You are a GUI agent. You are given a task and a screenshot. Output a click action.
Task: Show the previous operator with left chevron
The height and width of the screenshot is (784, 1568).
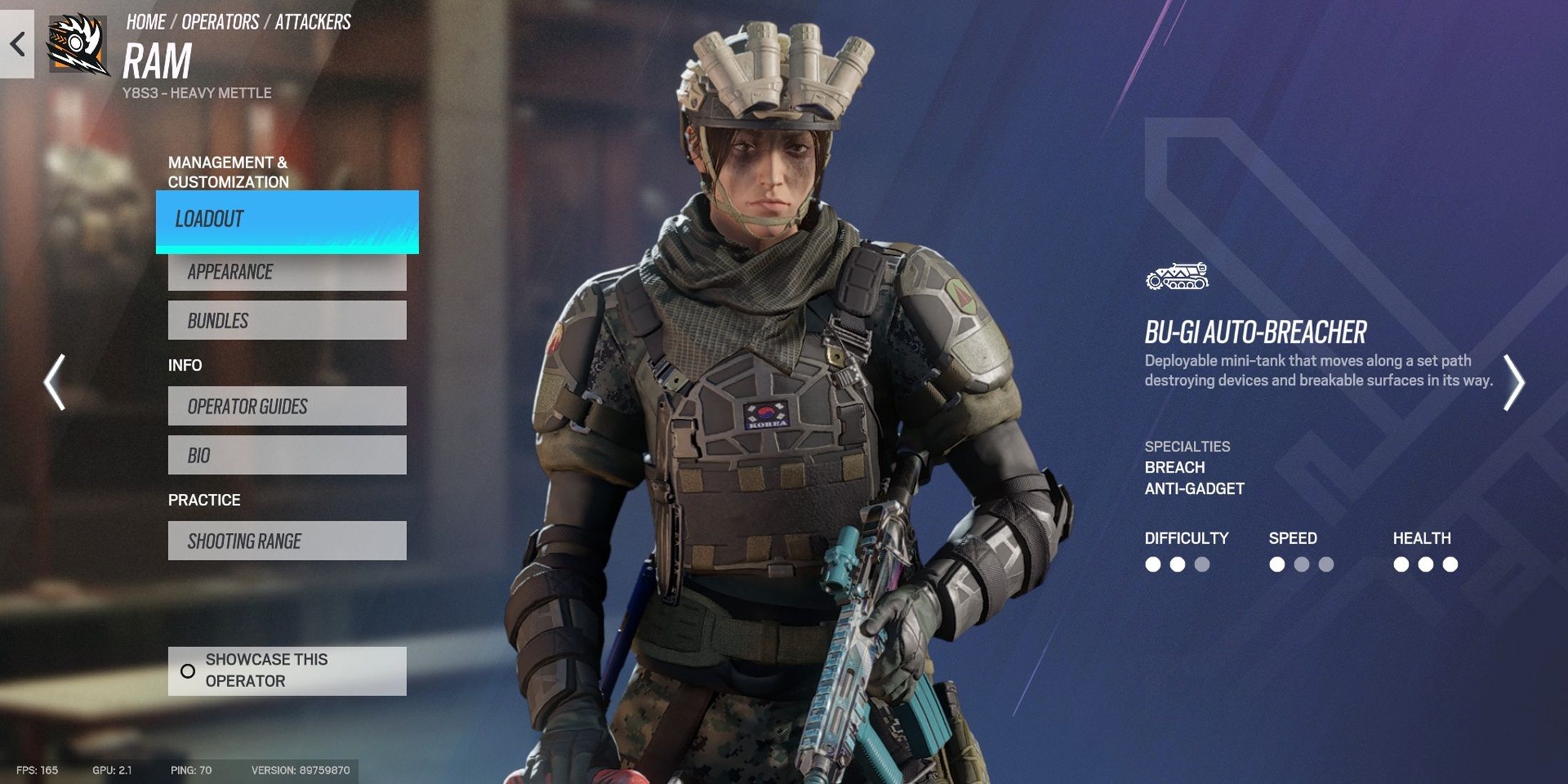point(55,382)
